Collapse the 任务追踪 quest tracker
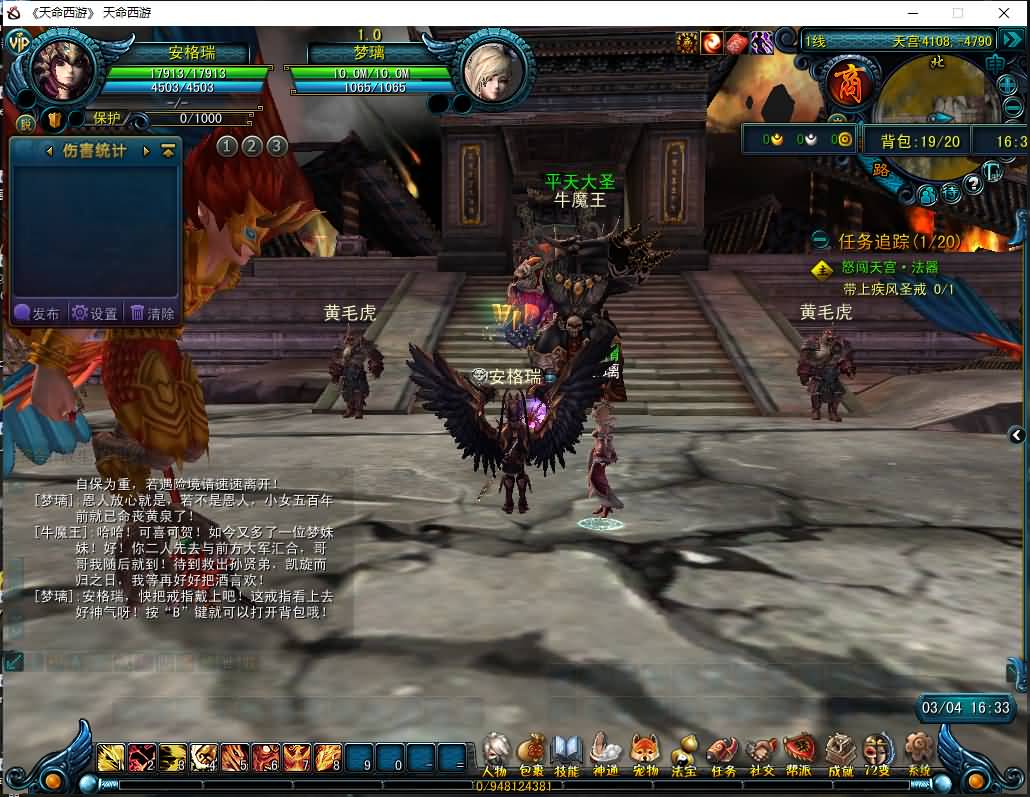The height and width of the screenshot is (797, 1030). coord(820,240)
